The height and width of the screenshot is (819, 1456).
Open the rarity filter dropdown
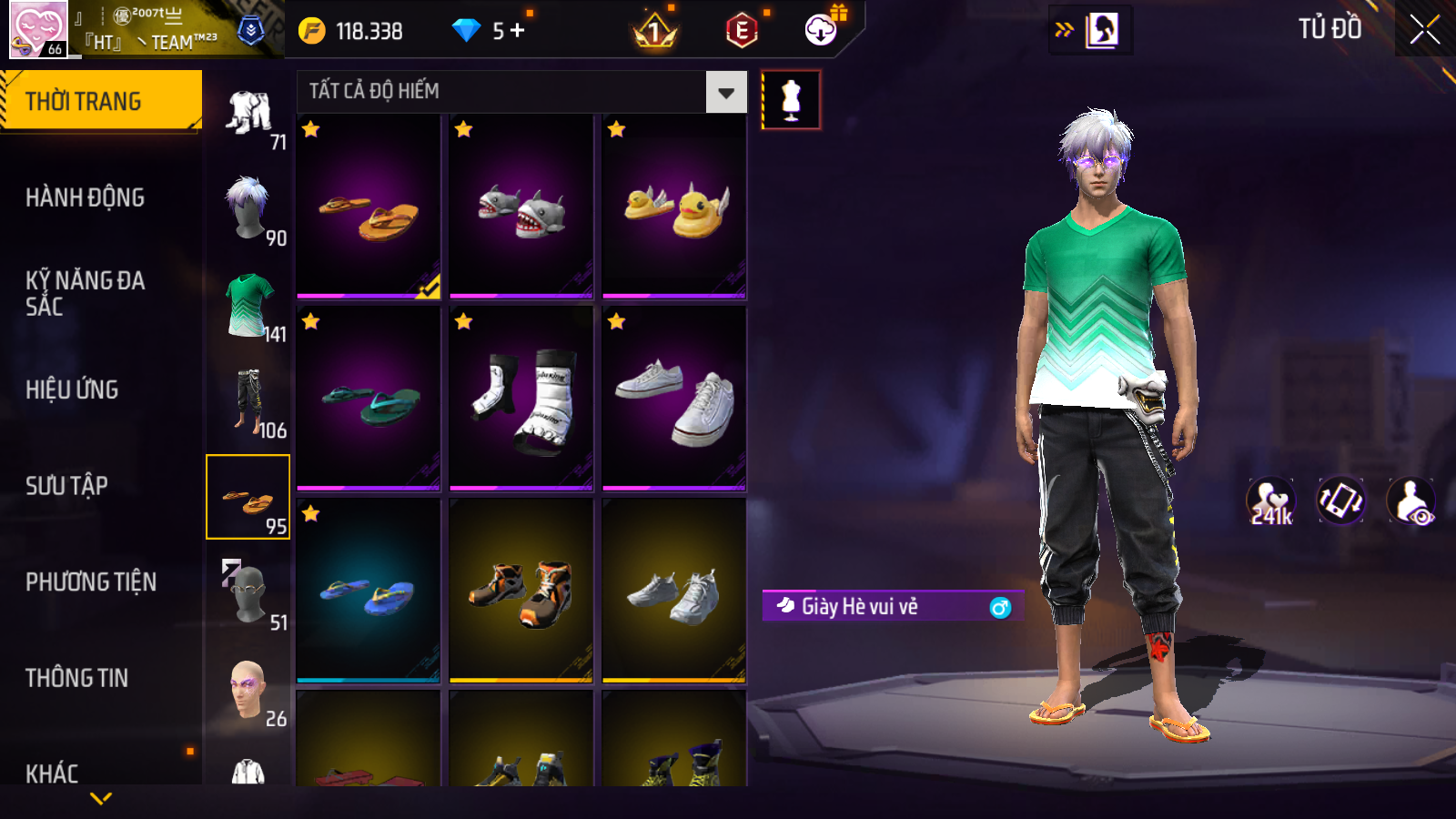[x=726, y=92]
